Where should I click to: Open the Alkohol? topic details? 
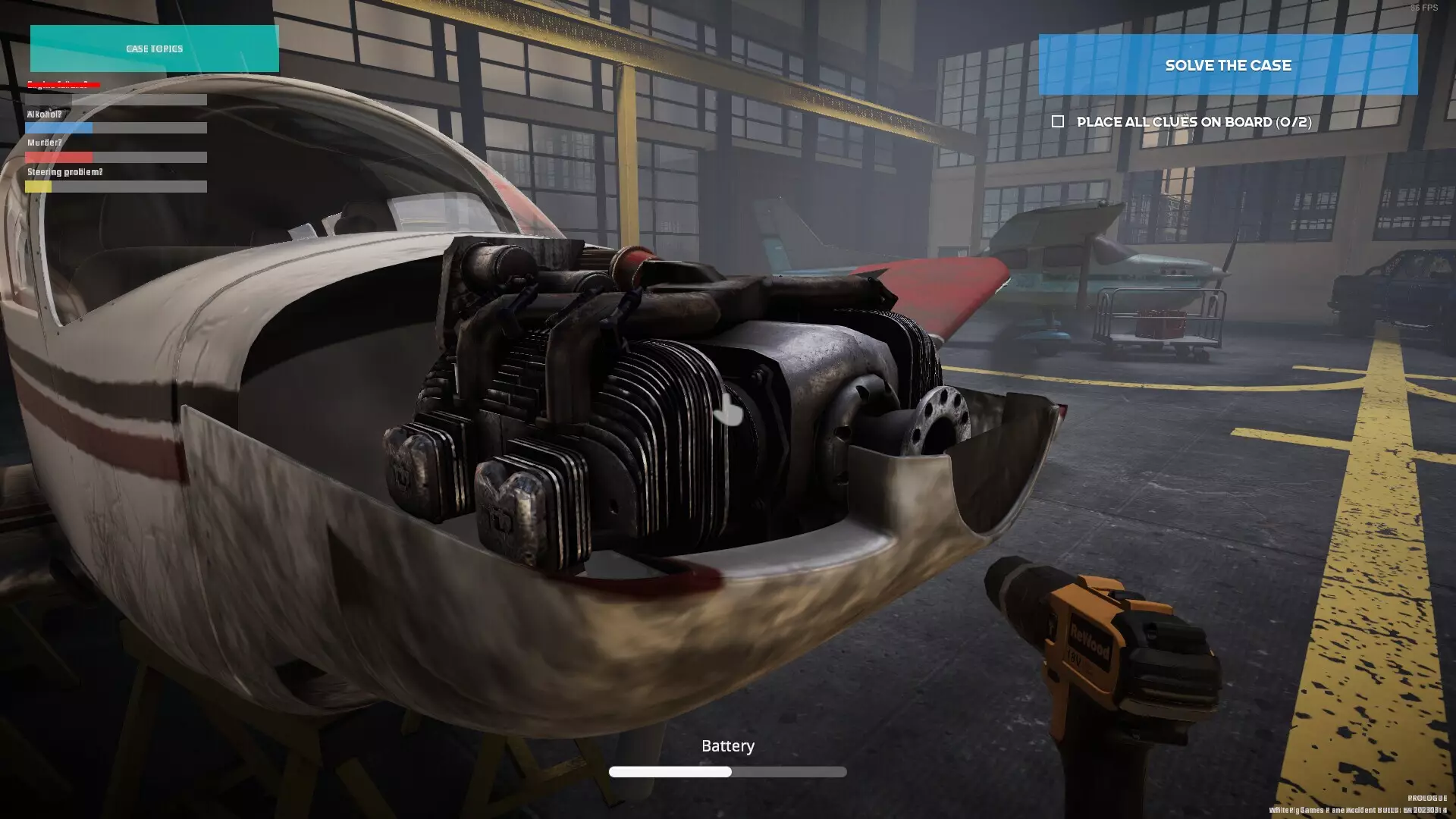point(43,114)
